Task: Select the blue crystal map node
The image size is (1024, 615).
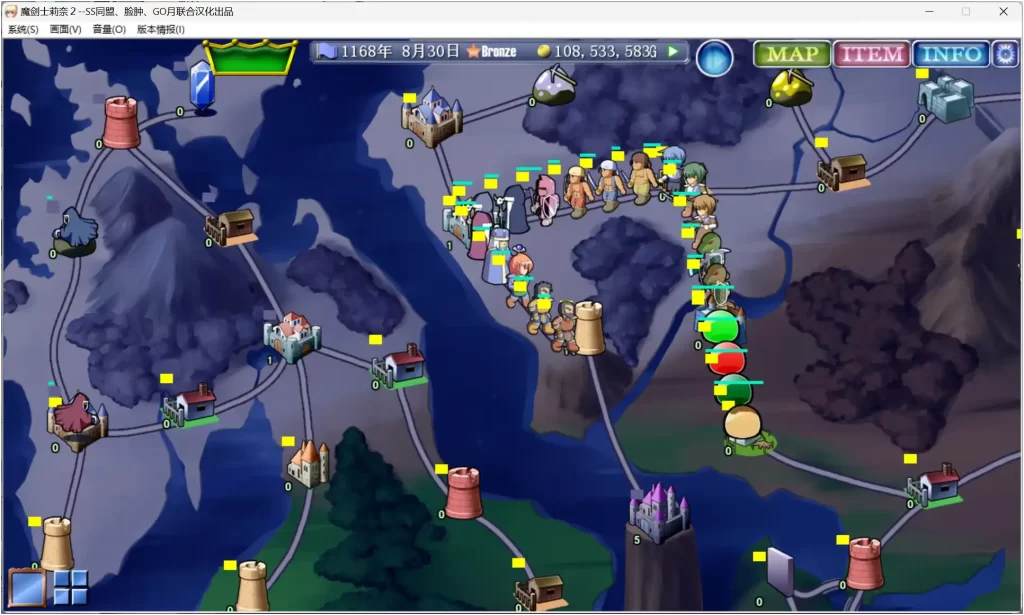Action: [x=202, y=86]
